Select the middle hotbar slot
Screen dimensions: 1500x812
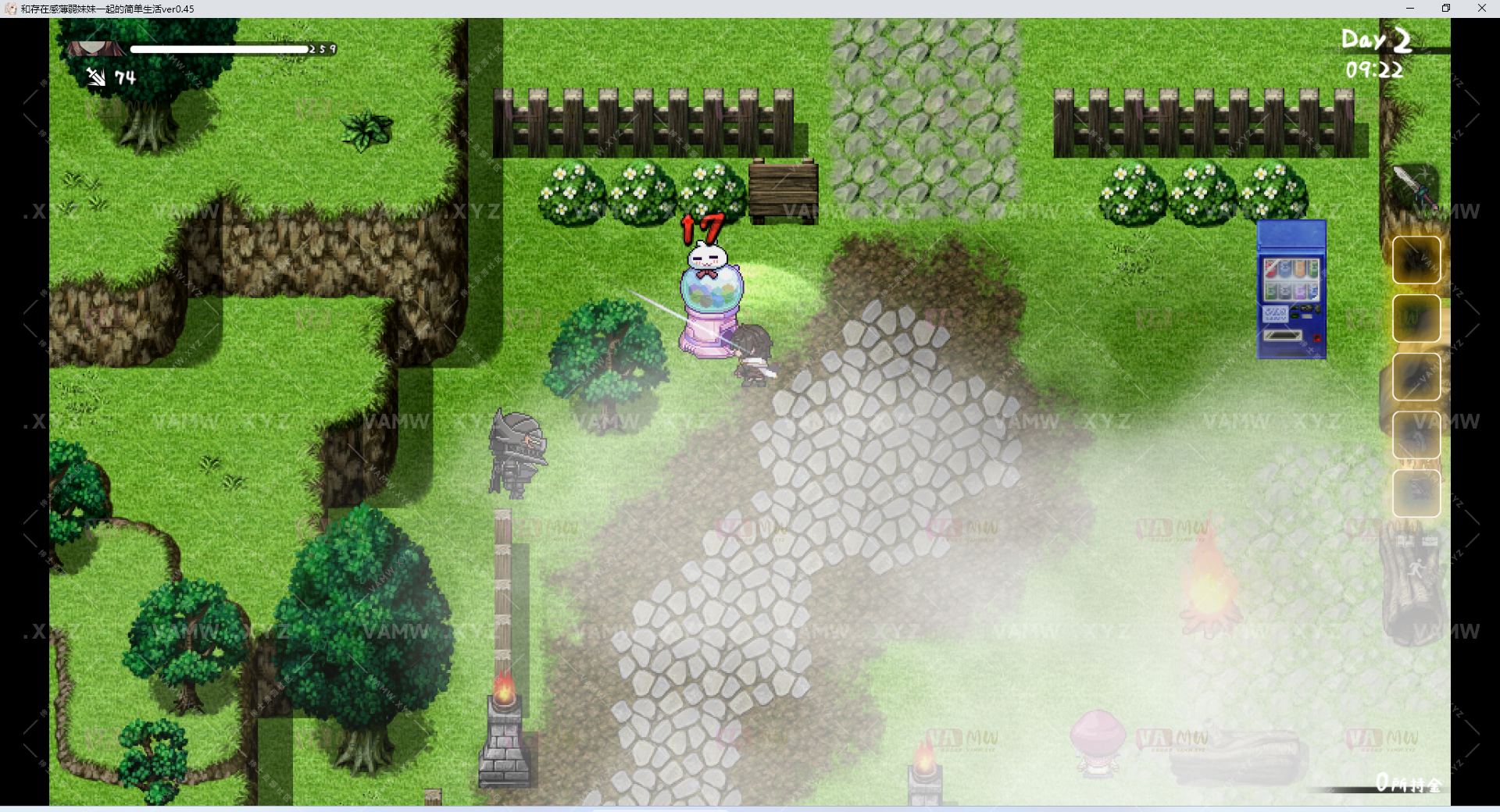click(x=1416, y=376)
